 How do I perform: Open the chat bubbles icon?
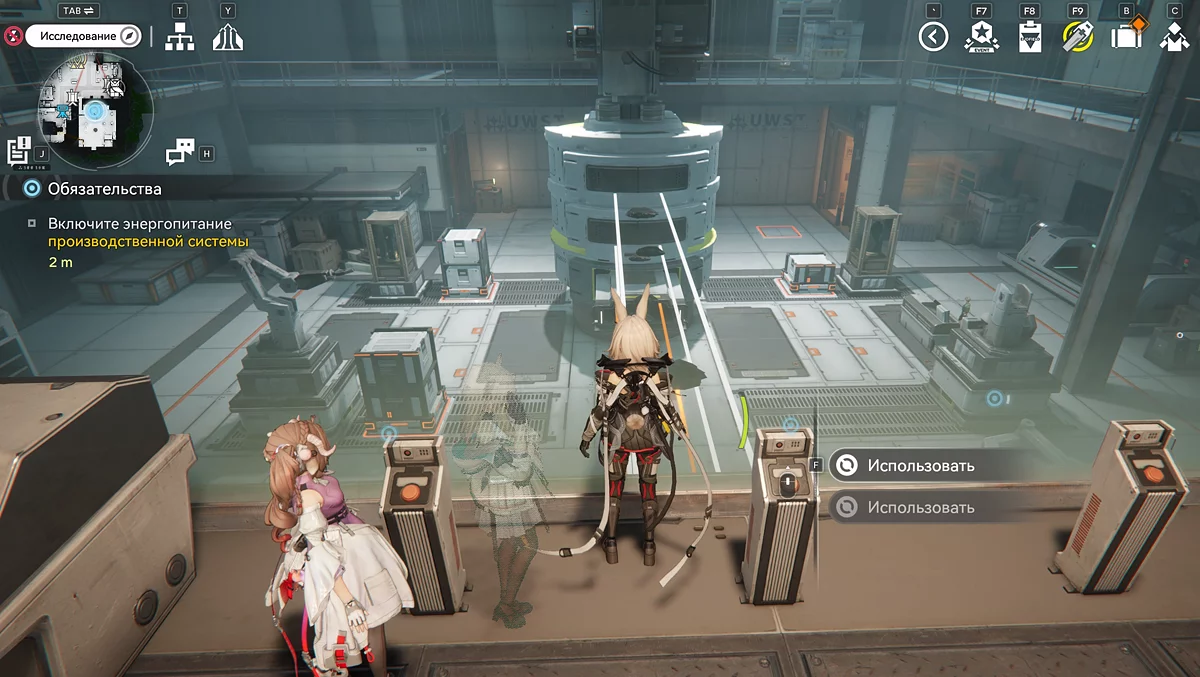pos(180,152)
